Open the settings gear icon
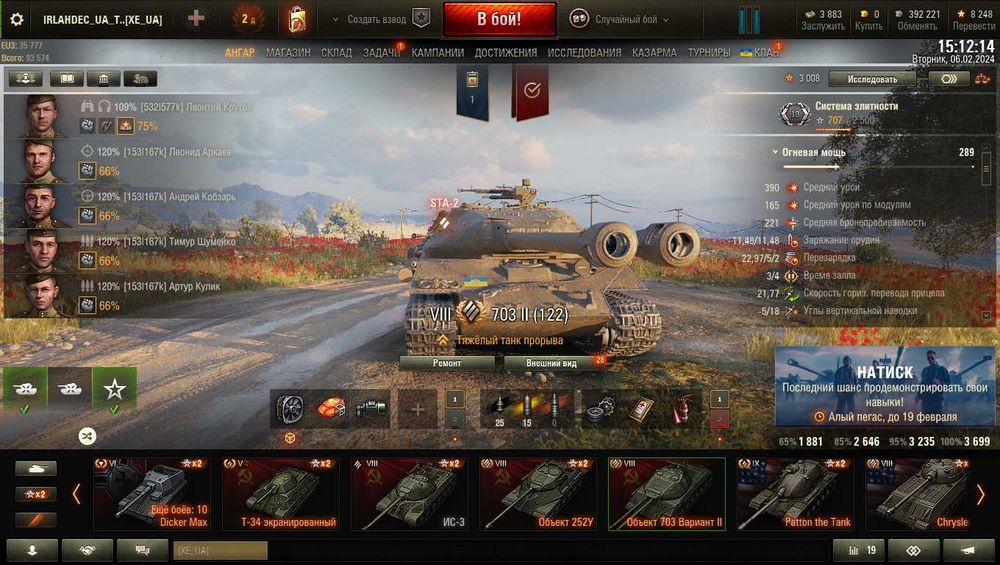 tap(16, 19)
